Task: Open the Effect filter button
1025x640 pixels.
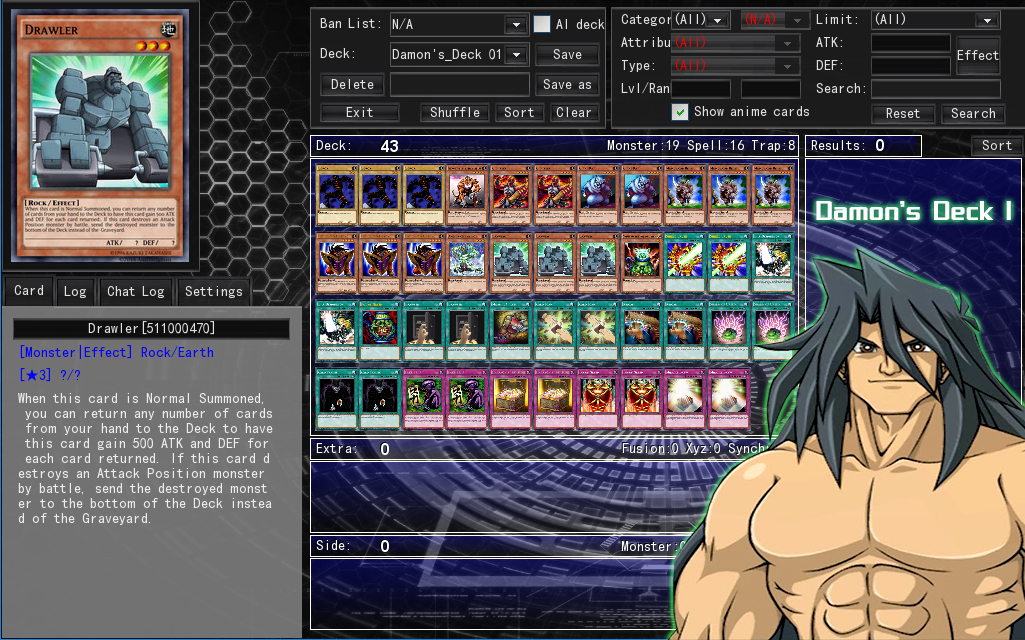Action: [x=977, y=55]
